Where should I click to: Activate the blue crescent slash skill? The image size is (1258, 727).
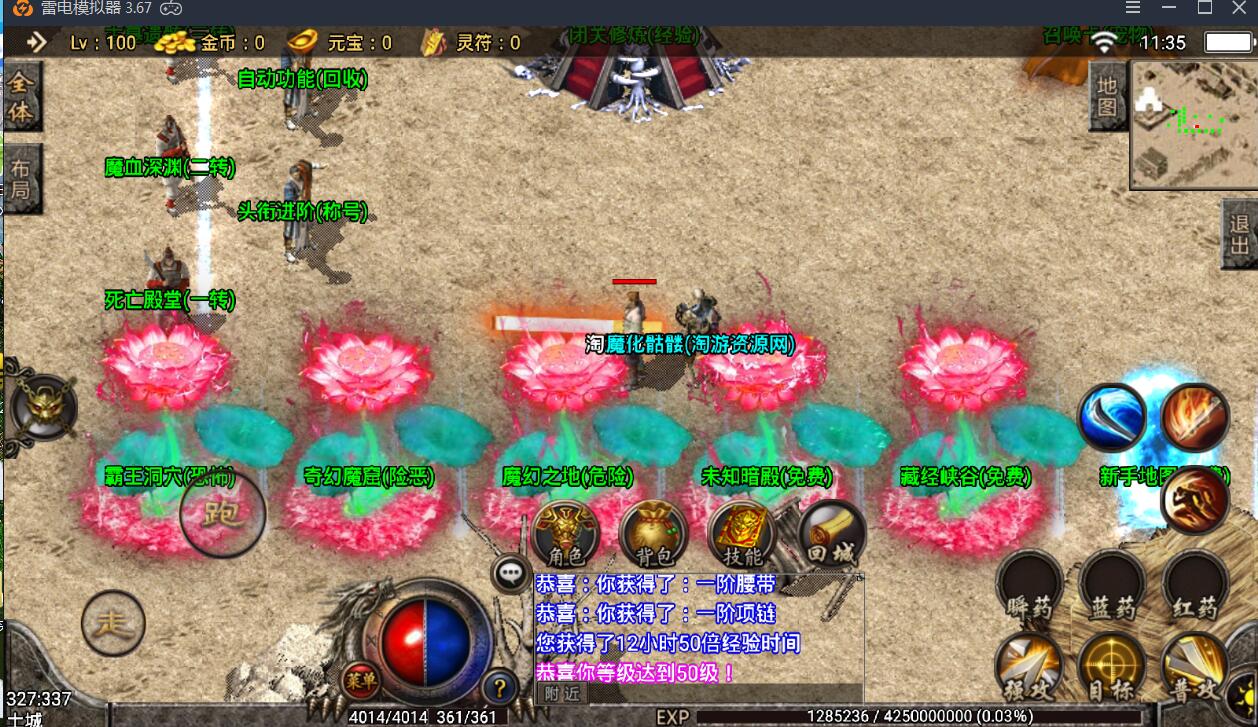pyautogui.click(x=1111, y=417)
